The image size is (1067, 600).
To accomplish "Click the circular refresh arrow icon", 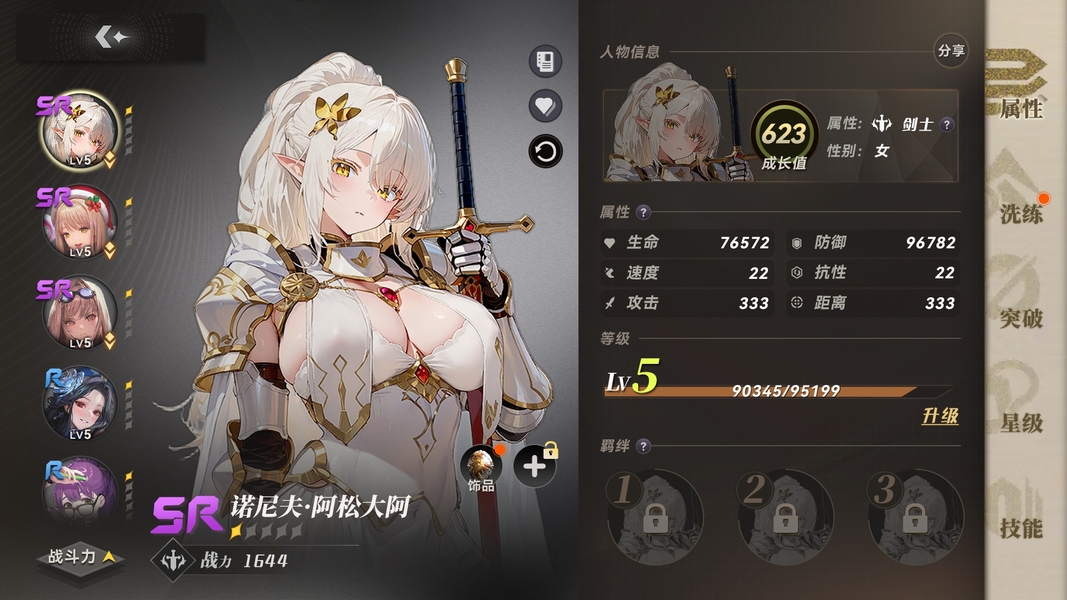I will pos(545,152).
